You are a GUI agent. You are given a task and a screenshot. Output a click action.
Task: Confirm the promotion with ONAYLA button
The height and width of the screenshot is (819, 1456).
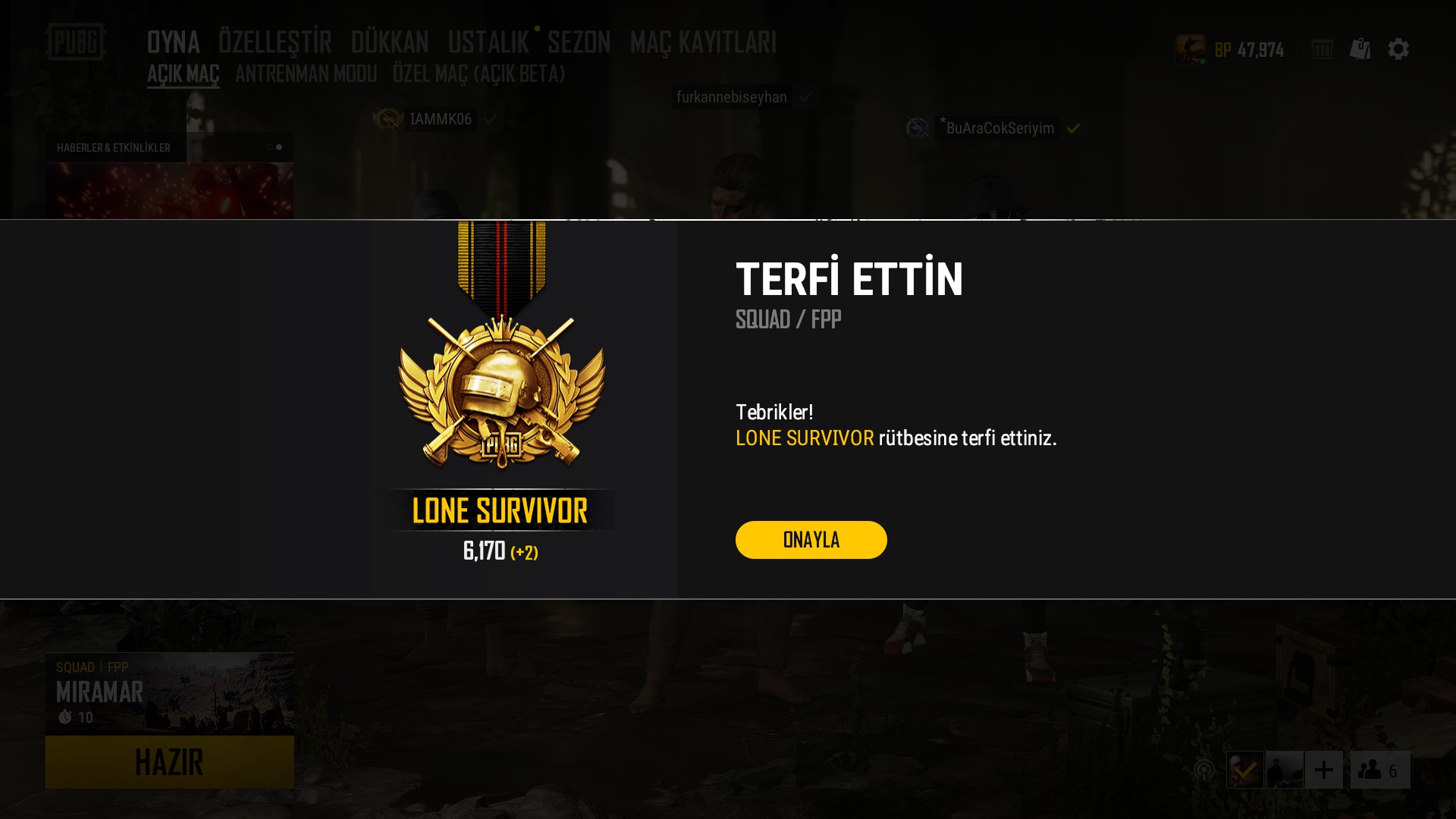pyautogui.click(x=811, y=540)
